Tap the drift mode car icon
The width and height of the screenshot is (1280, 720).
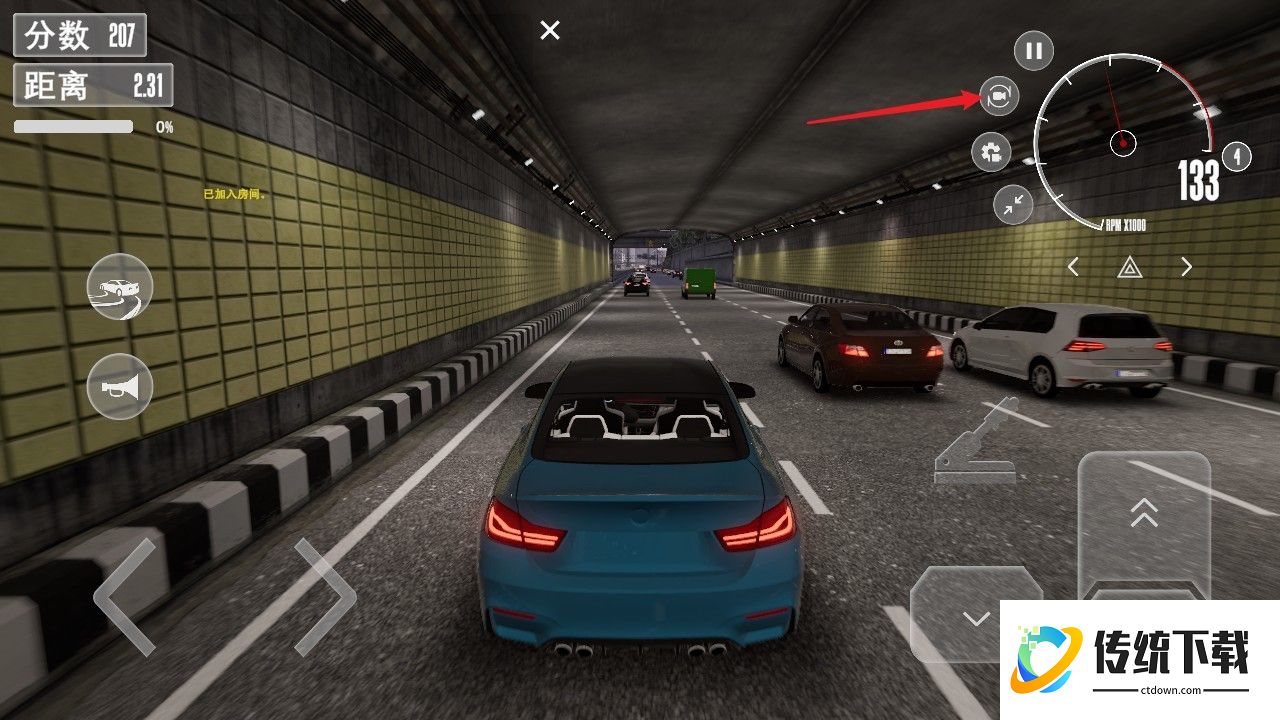click(x=120, y=288)
